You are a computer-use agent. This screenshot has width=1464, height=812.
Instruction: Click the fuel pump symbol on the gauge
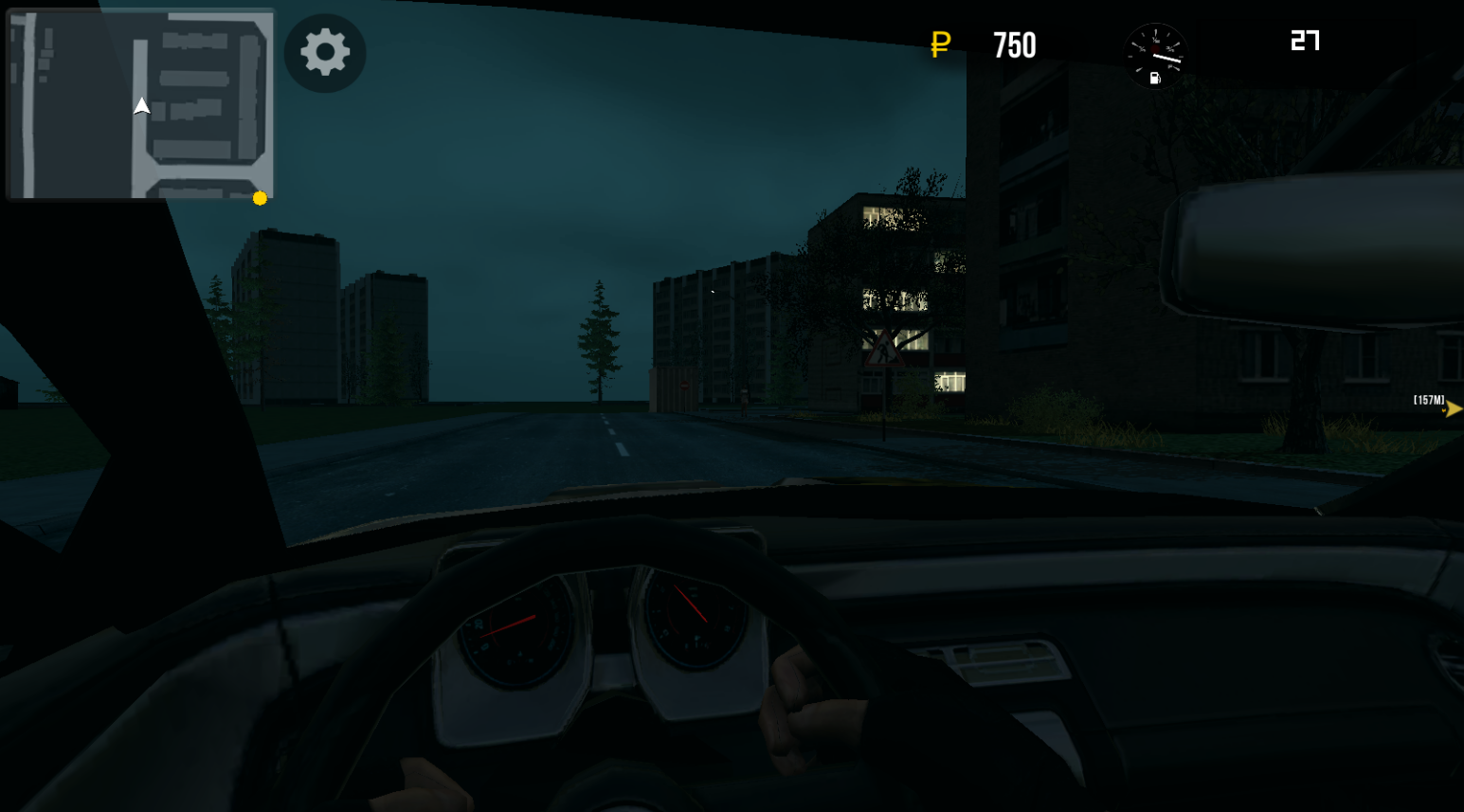1155,78
